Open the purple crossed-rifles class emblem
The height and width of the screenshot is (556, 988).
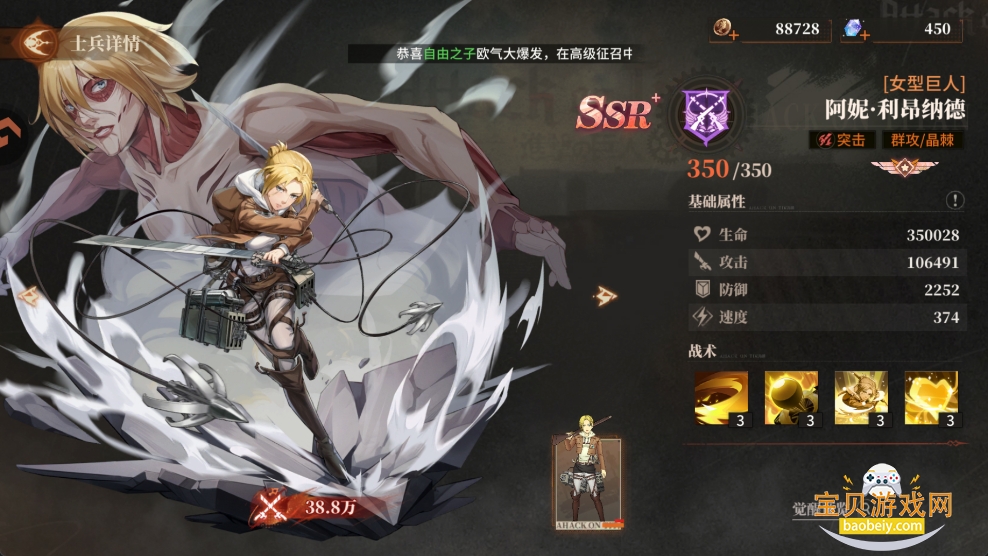pos(705,113)
